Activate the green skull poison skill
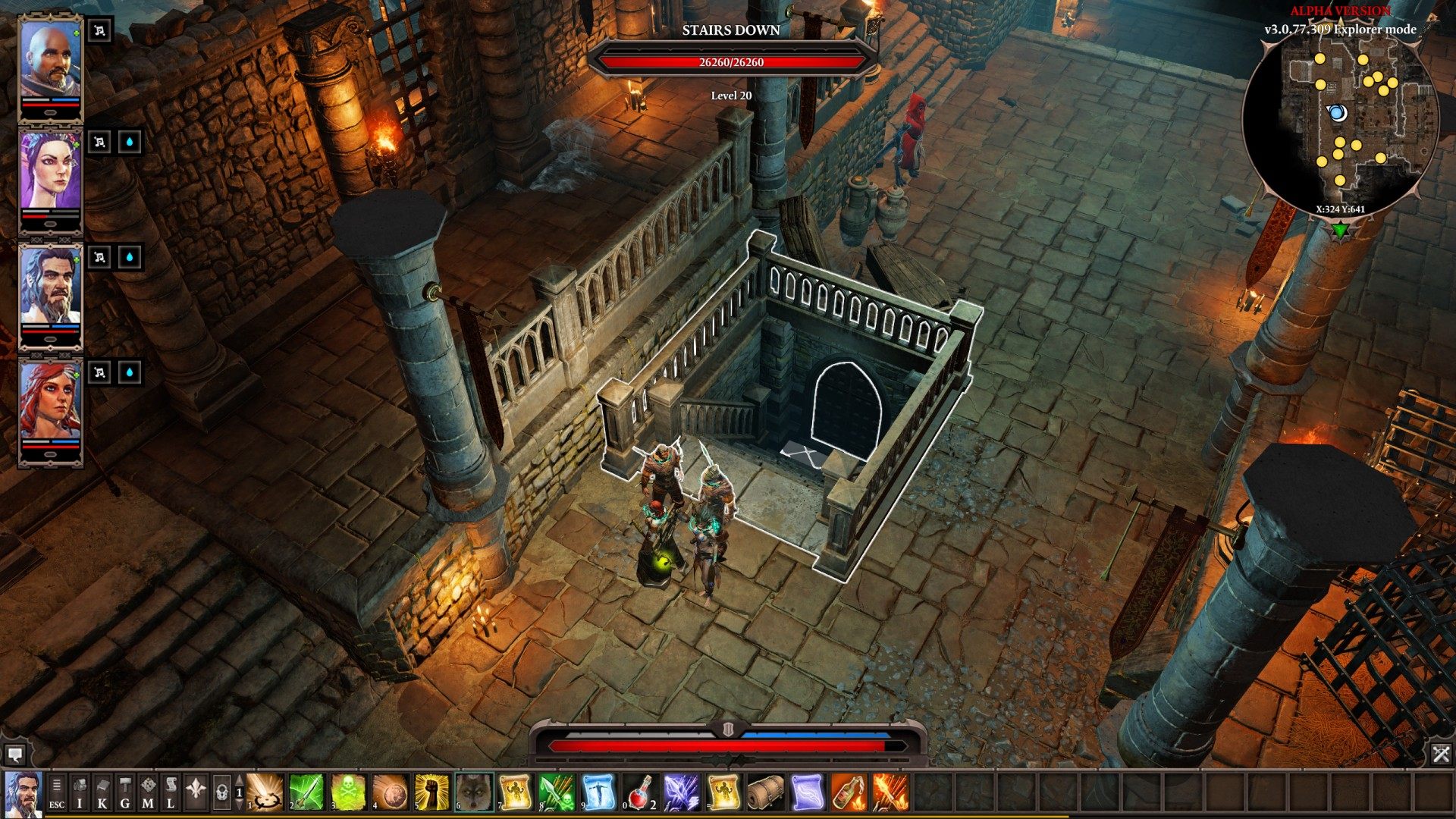Viewport: 1456px width, 819px height. click(348, 792)
